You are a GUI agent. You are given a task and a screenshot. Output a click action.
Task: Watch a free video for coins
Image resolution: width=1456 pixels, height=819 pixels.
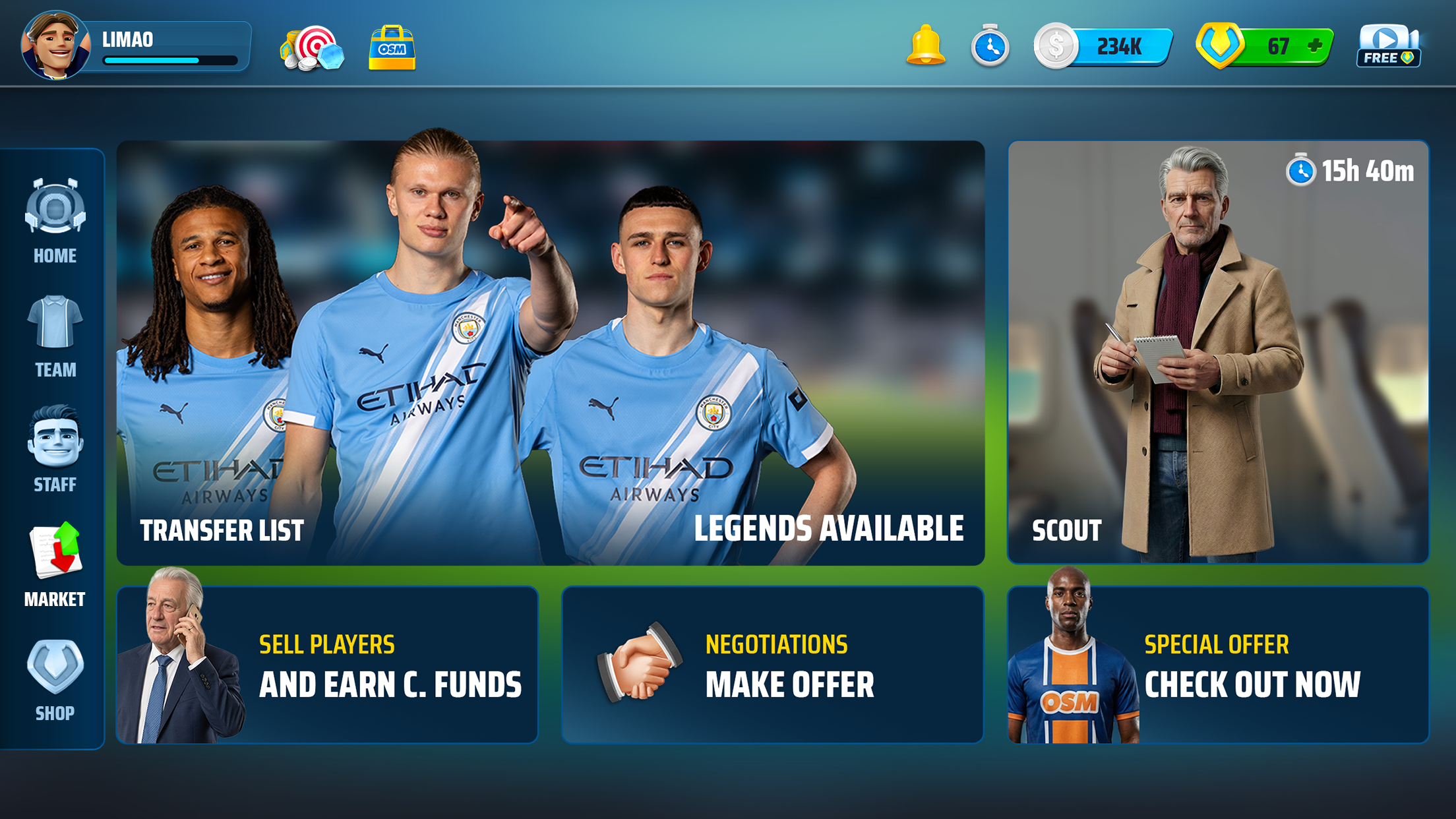[1389, 46]
